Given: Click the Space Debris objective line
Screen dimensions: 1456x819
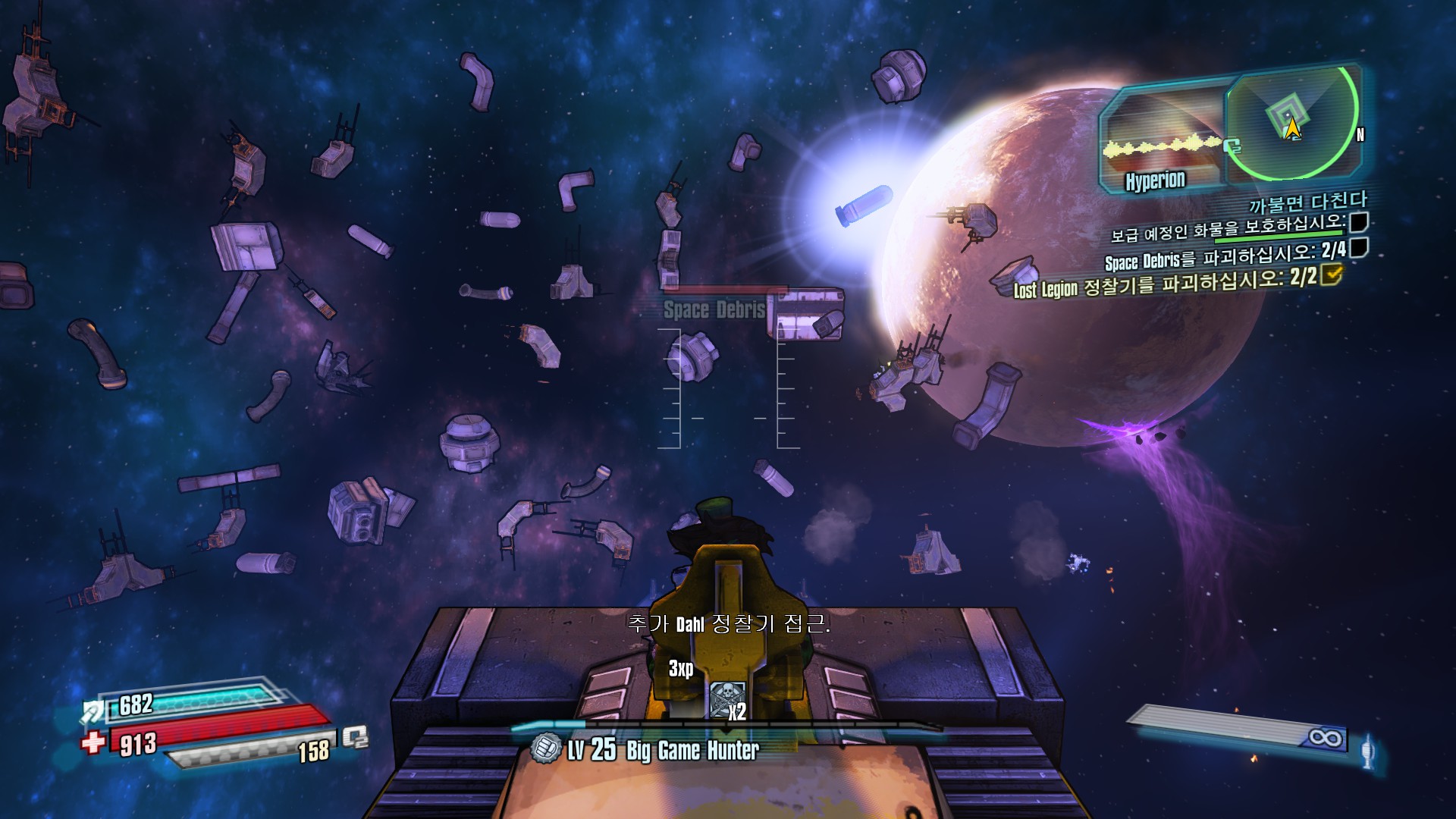Looking at the screenshot, I should [x=1225, y=256].
